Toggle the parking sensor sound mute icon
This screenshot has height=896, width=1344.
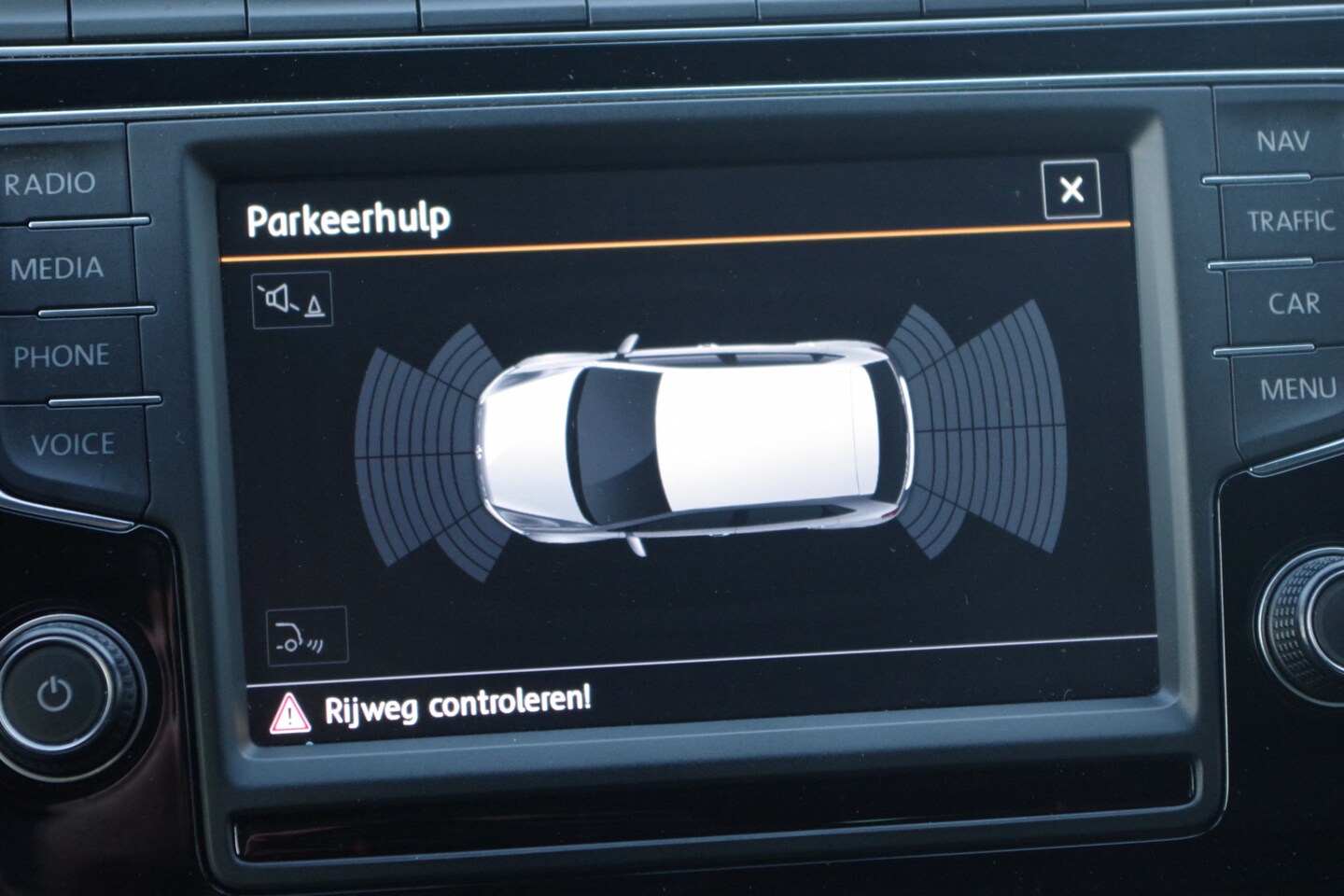pos(291,300)
